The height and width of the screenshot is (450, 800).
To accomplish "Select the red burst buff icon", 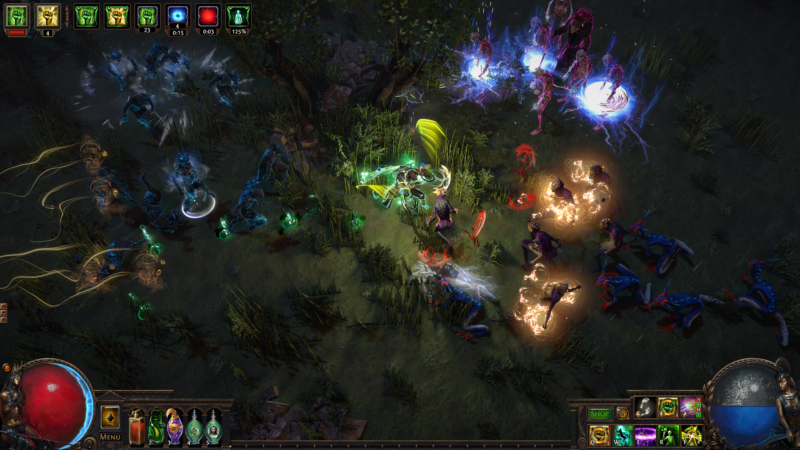I will coord(208,15).
